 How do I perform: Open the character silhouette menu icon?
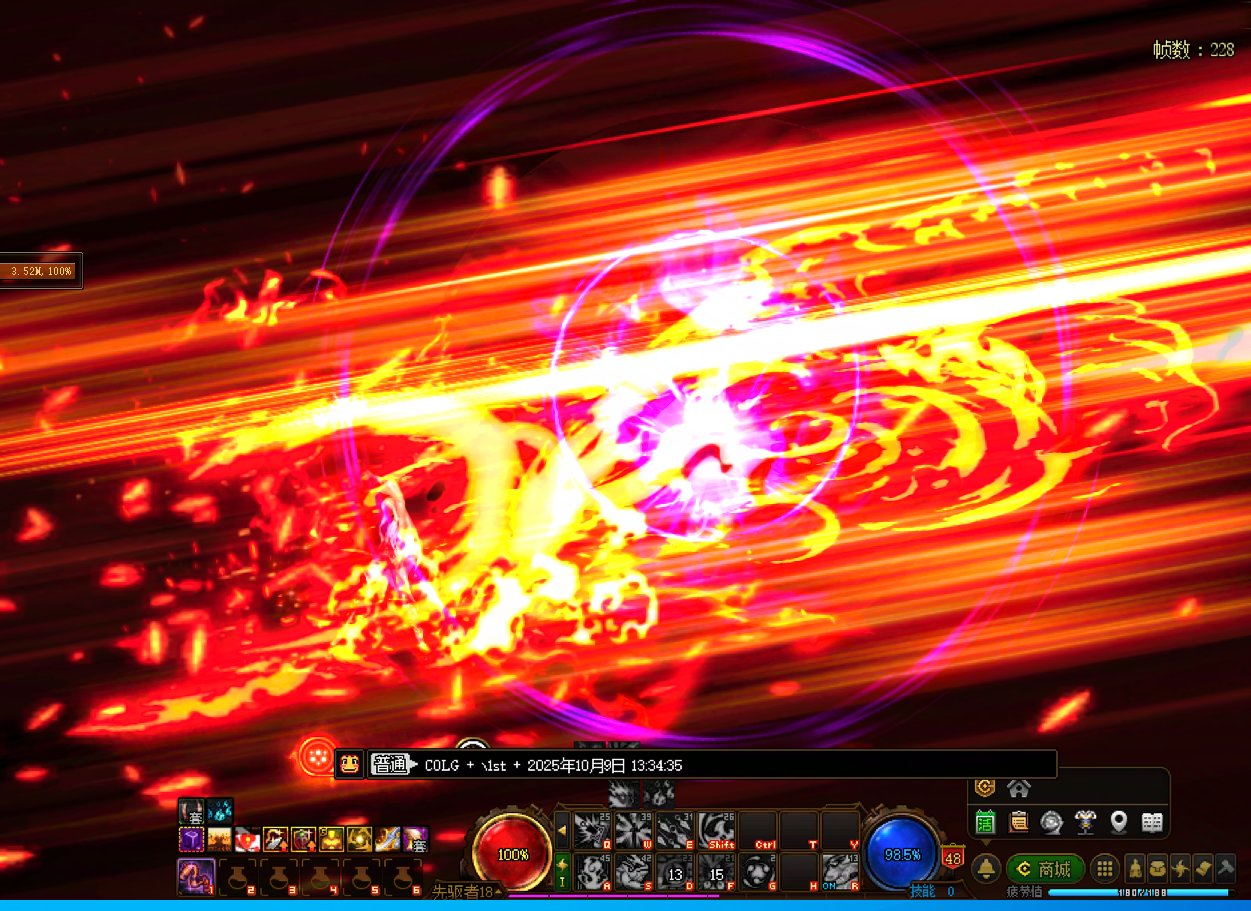pos(1136,868)
